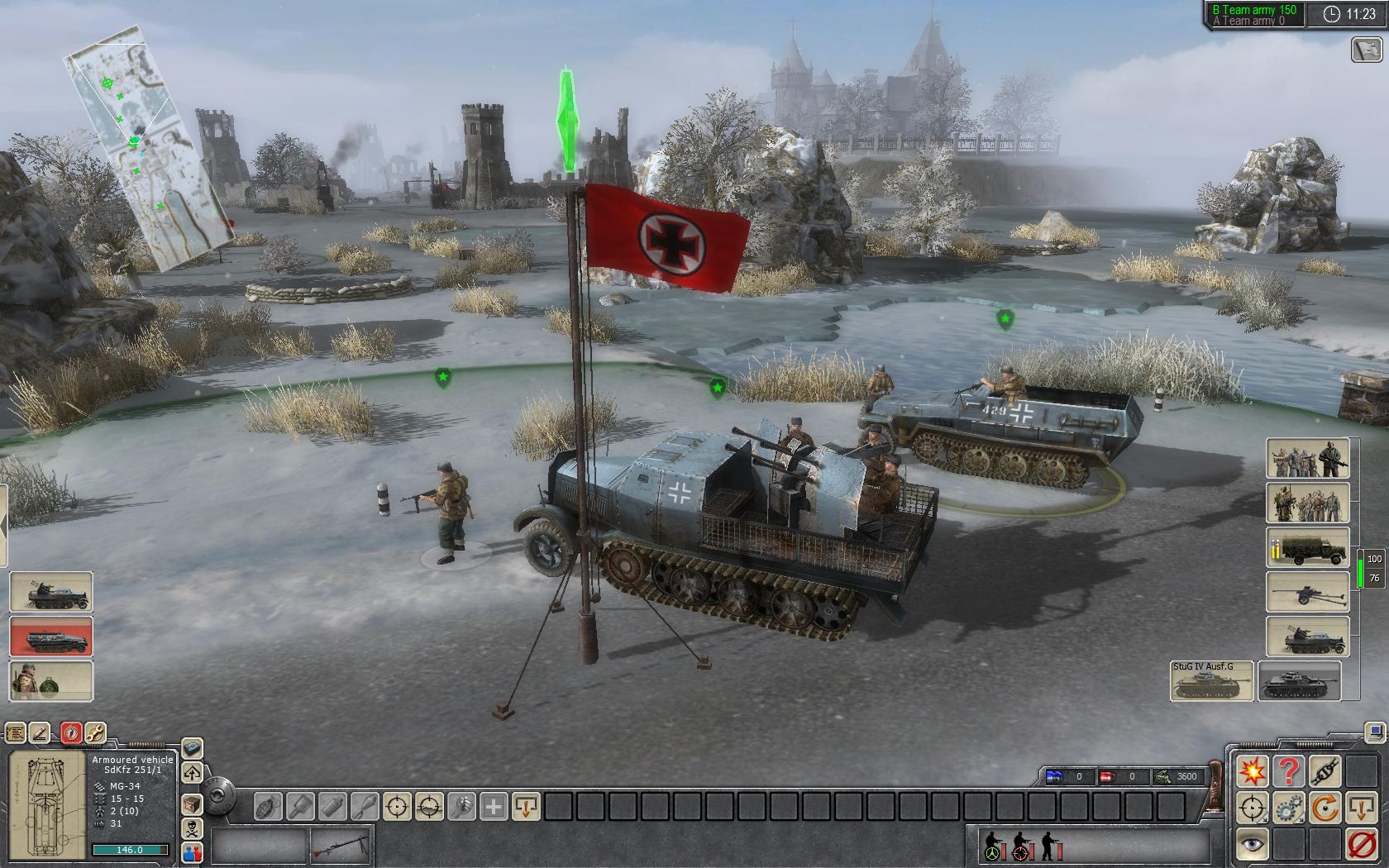Switch to the pencil tab at bottom-left

tap(40, 731)
